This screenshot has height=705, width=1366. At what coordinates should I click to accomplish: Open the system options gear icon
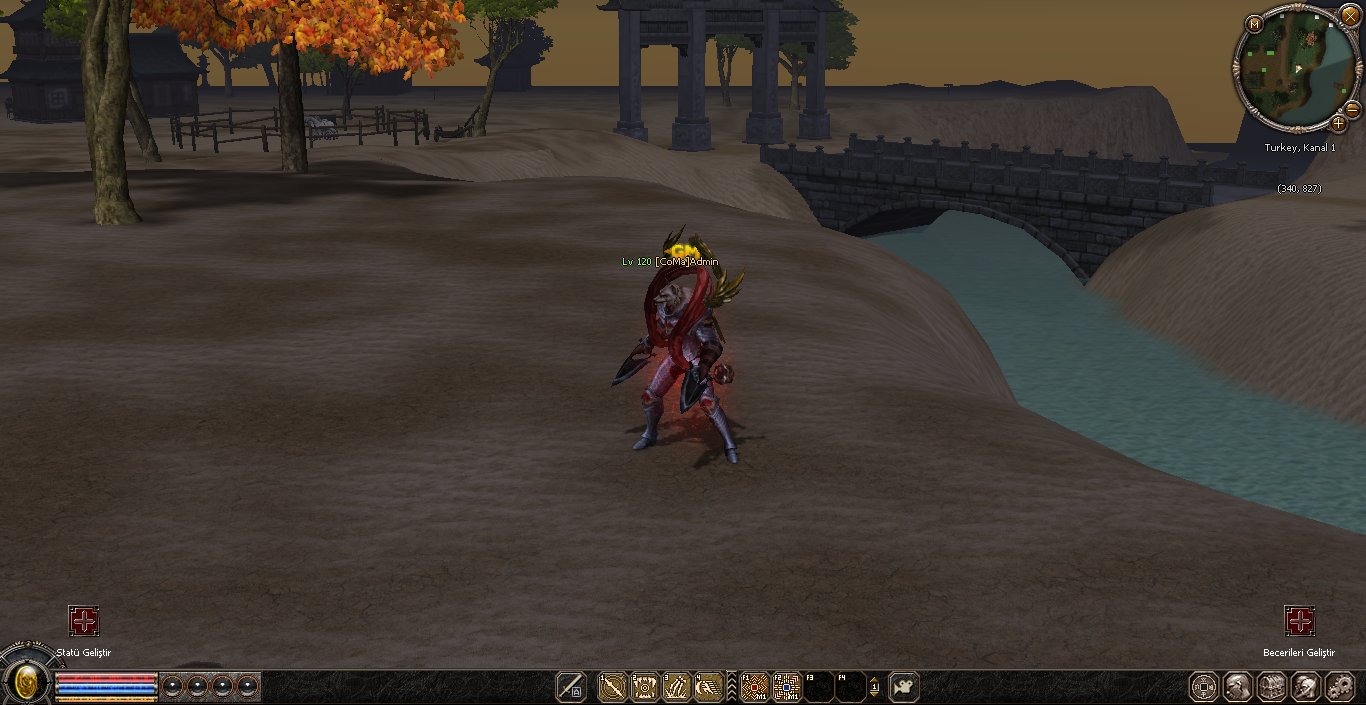click(x=1338, y=687)
